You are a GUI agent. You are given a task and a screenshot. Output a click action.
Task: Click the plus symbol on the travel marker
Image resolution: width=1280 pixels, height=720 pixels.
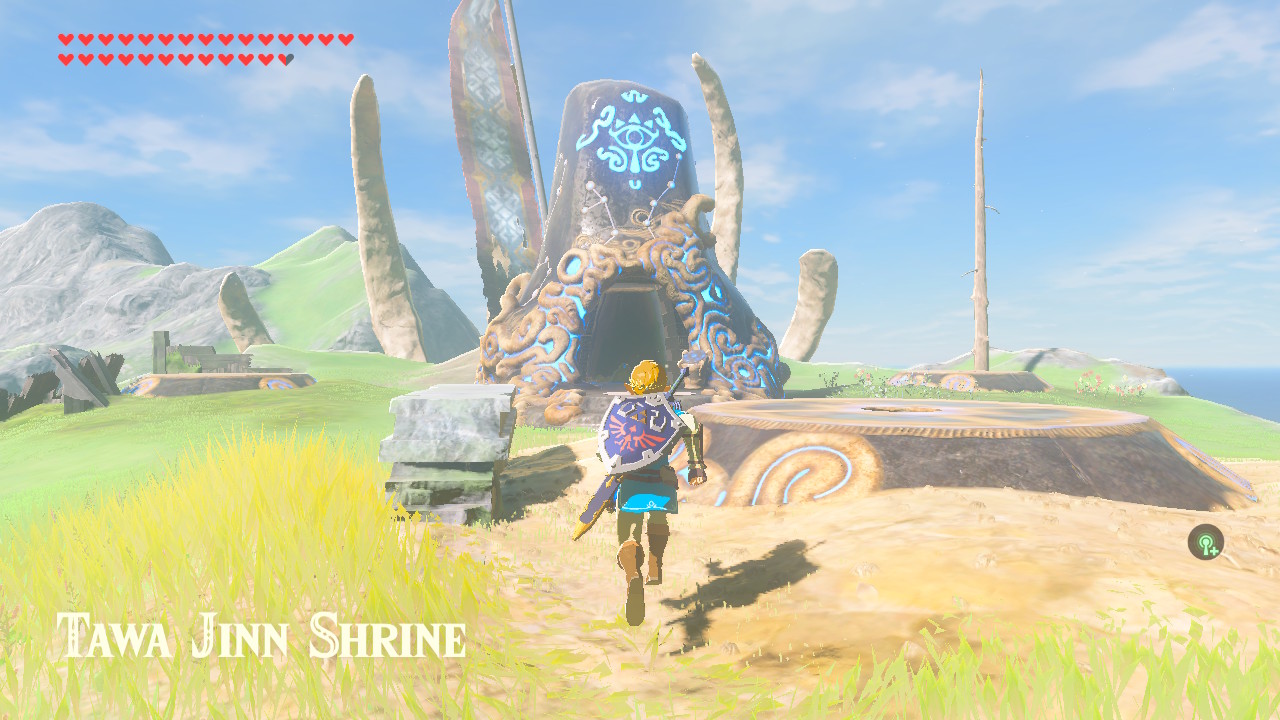[x=1214, y=551]
